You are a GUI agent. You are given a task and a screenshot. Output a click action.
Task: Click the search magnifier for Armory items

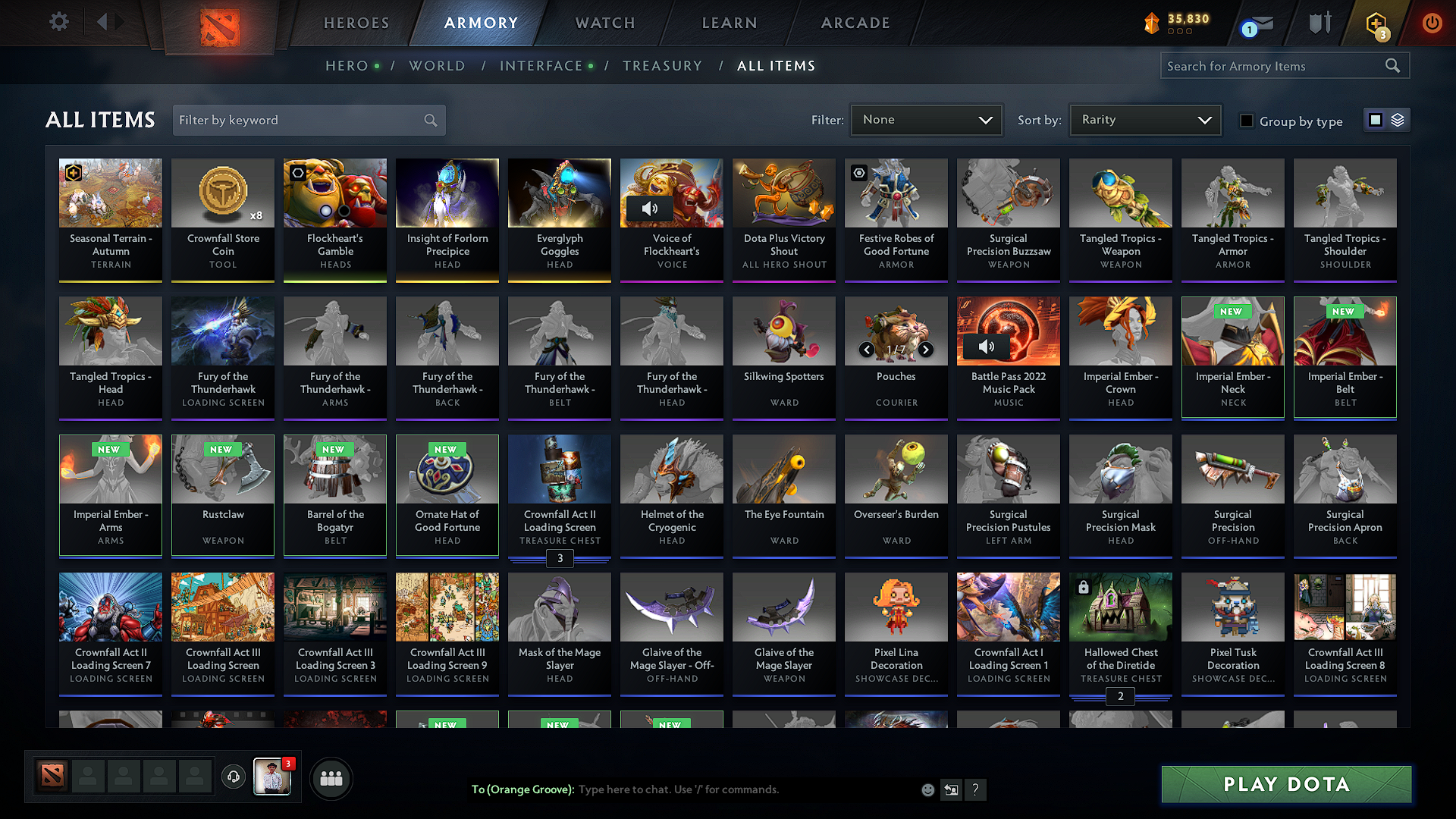[x=1392, y=65]
